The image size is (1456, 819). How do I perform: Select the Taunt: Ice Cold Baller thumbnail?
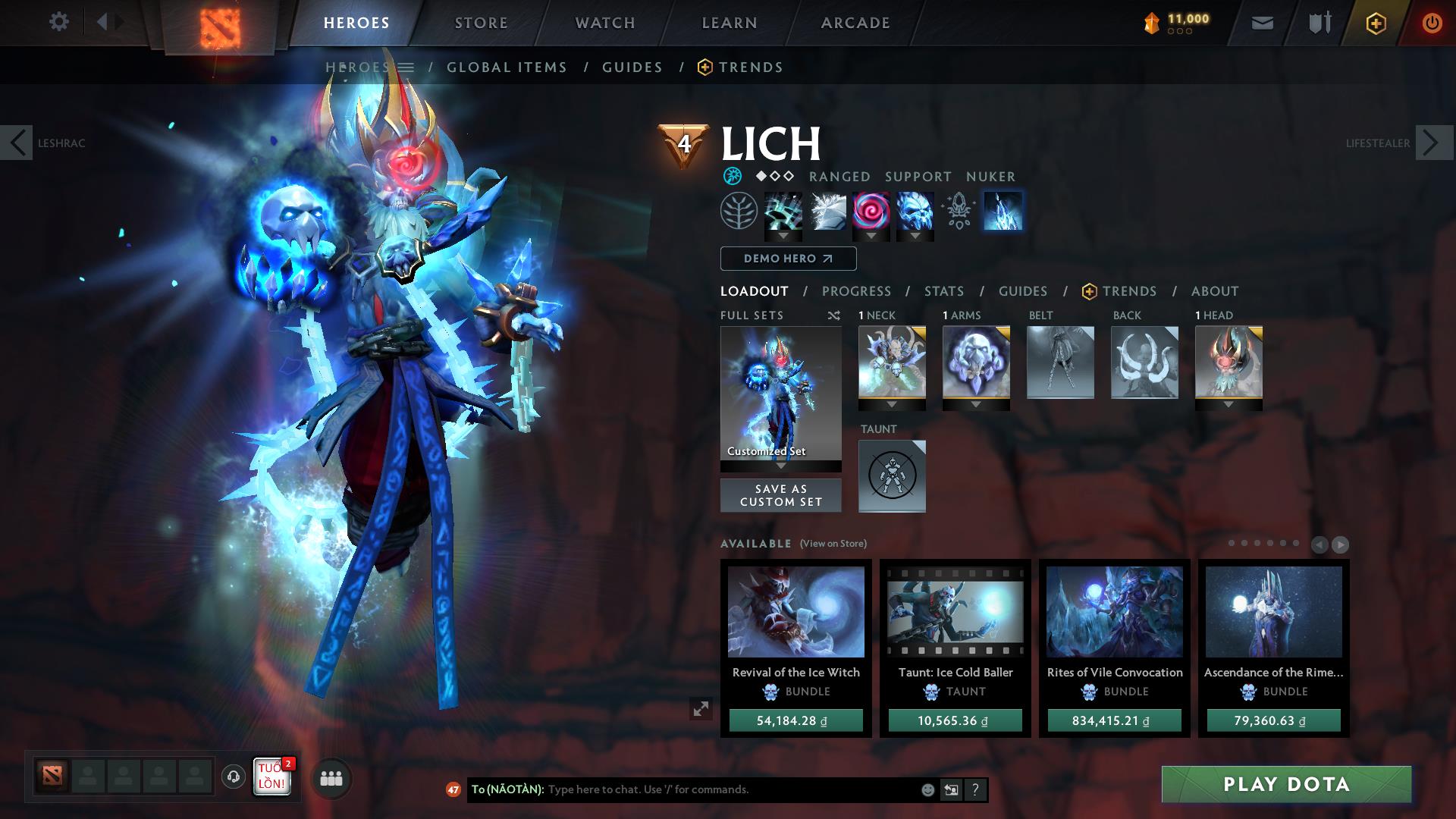coord(954,613)
